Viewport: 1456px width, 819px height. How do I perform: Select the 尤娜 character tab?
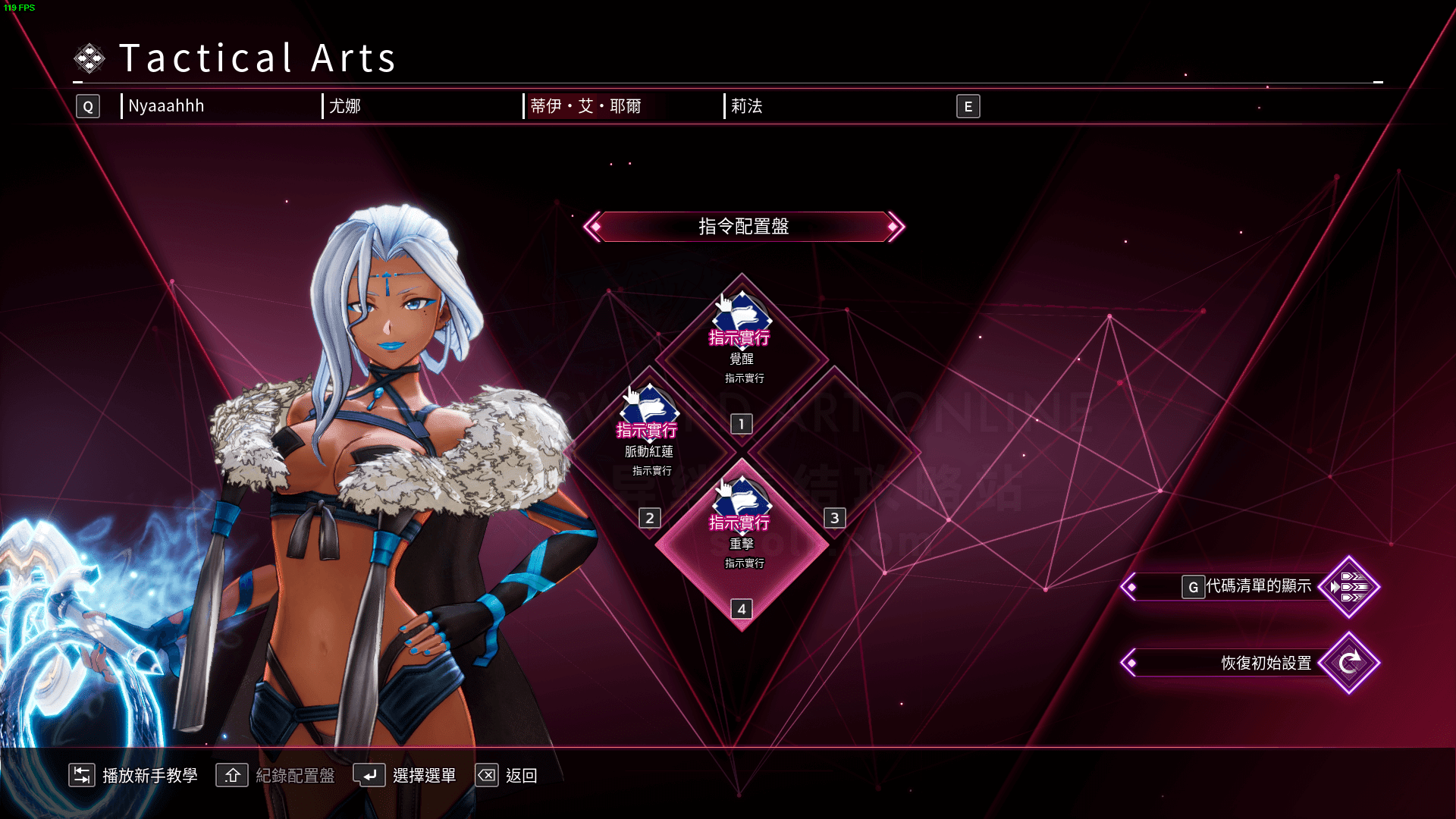pos(346,106)
